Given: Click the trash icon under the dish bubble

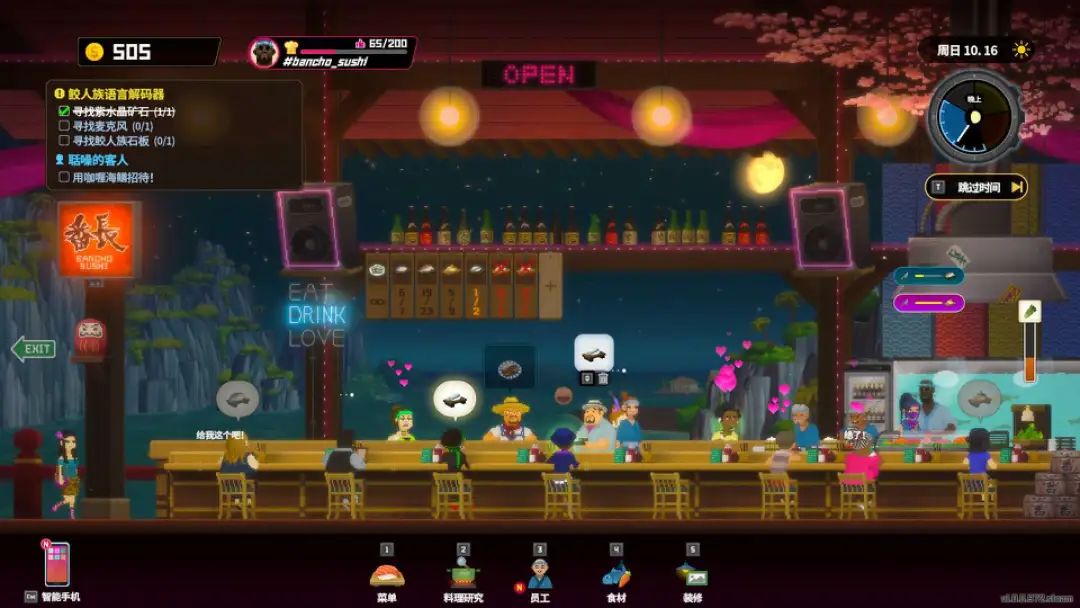Looking at the screenshot, I should 603,378.
